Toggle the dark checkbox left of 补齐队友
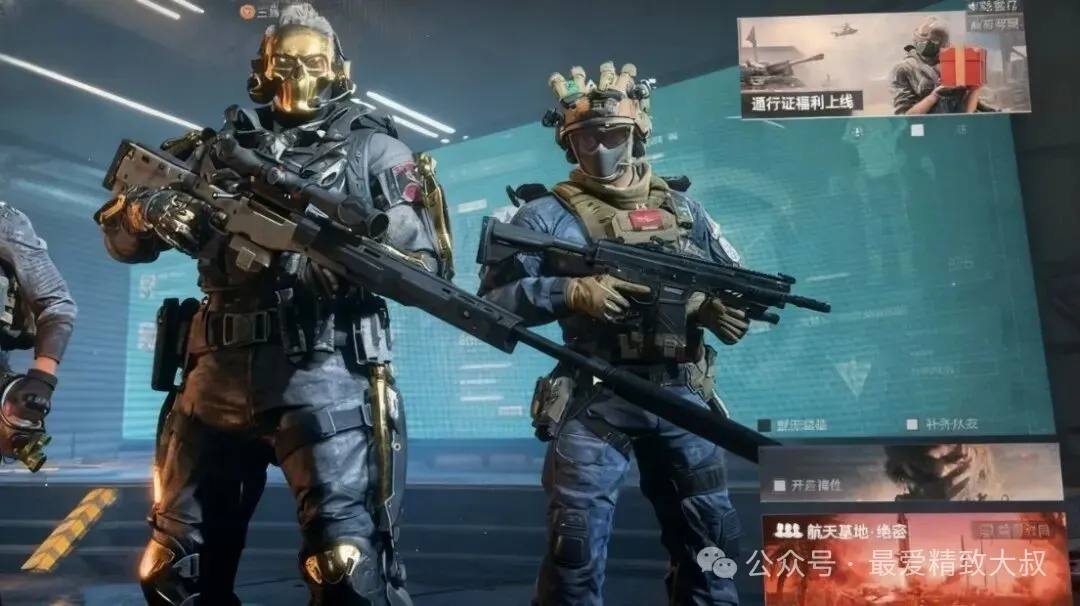 tap(765, 425)
